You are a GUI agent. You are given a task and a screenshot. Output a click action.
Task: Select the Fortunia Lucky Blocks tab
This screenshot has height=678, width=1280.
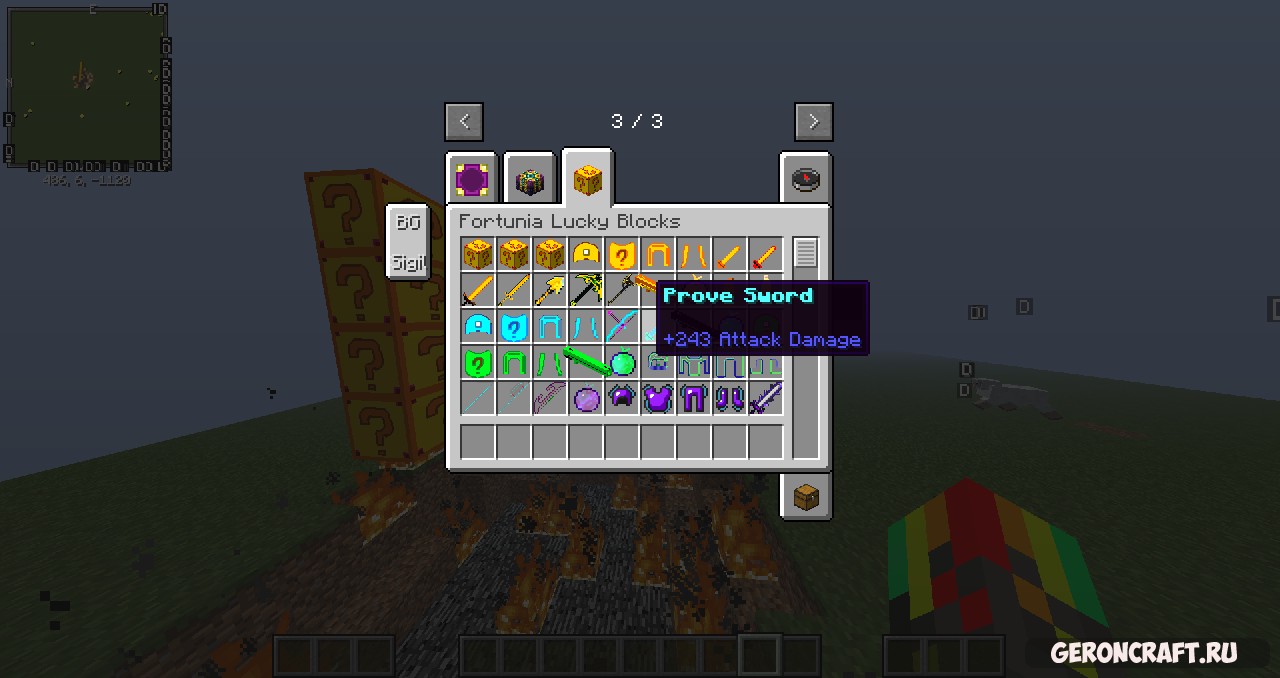[587, 180]
